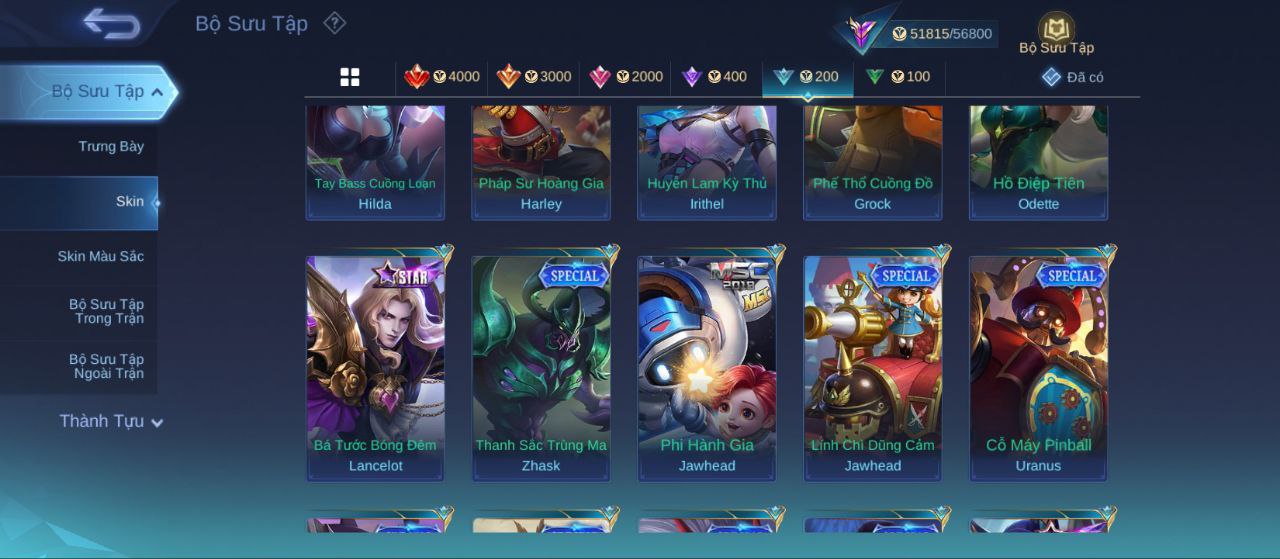The height and width of the screenshot is (559, 1280).
Task: Switch to the 3000 points tier tab
Action: [534, 77]
